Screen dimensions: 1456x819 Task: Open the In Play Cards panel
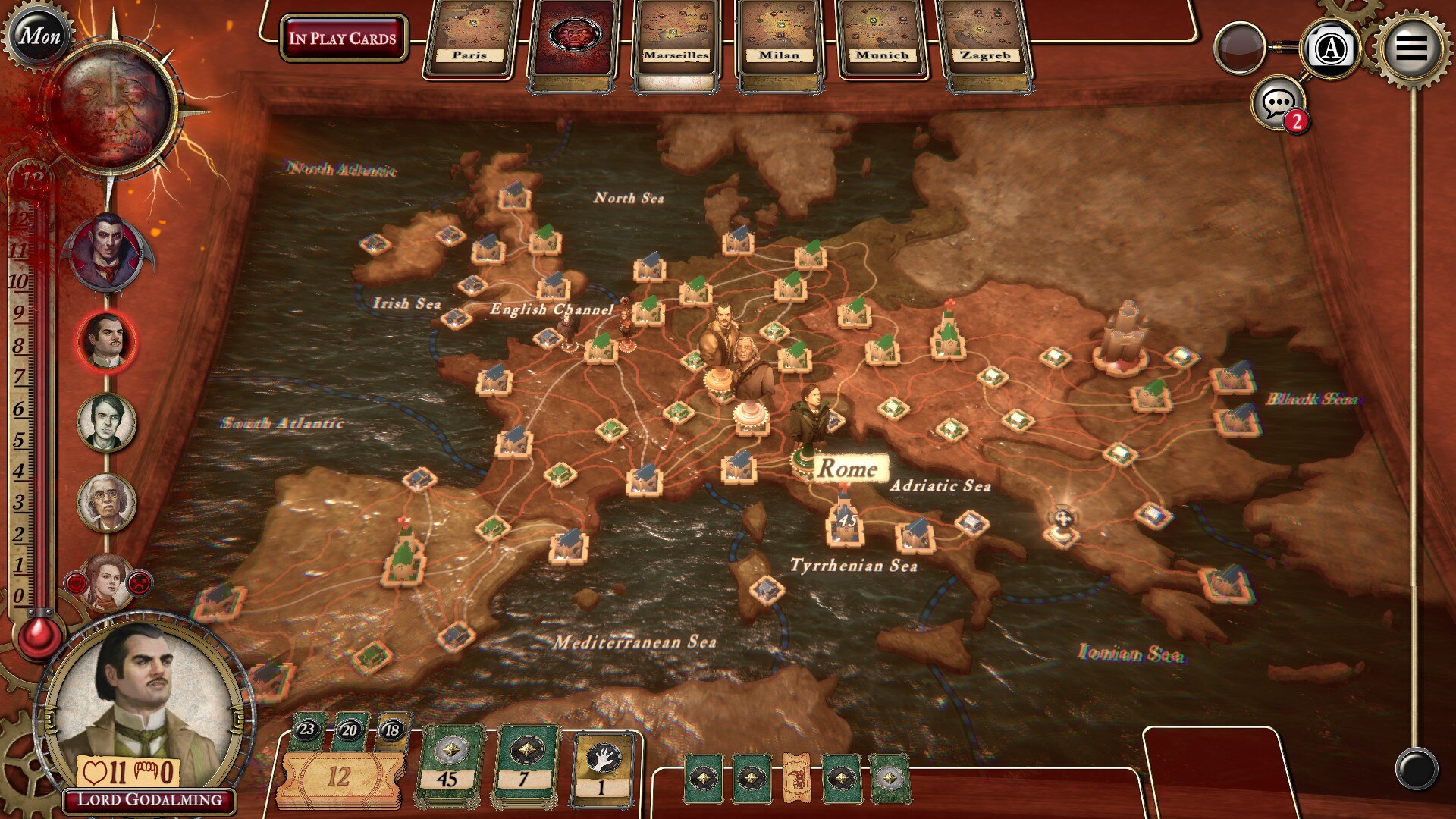pos(343,38)
